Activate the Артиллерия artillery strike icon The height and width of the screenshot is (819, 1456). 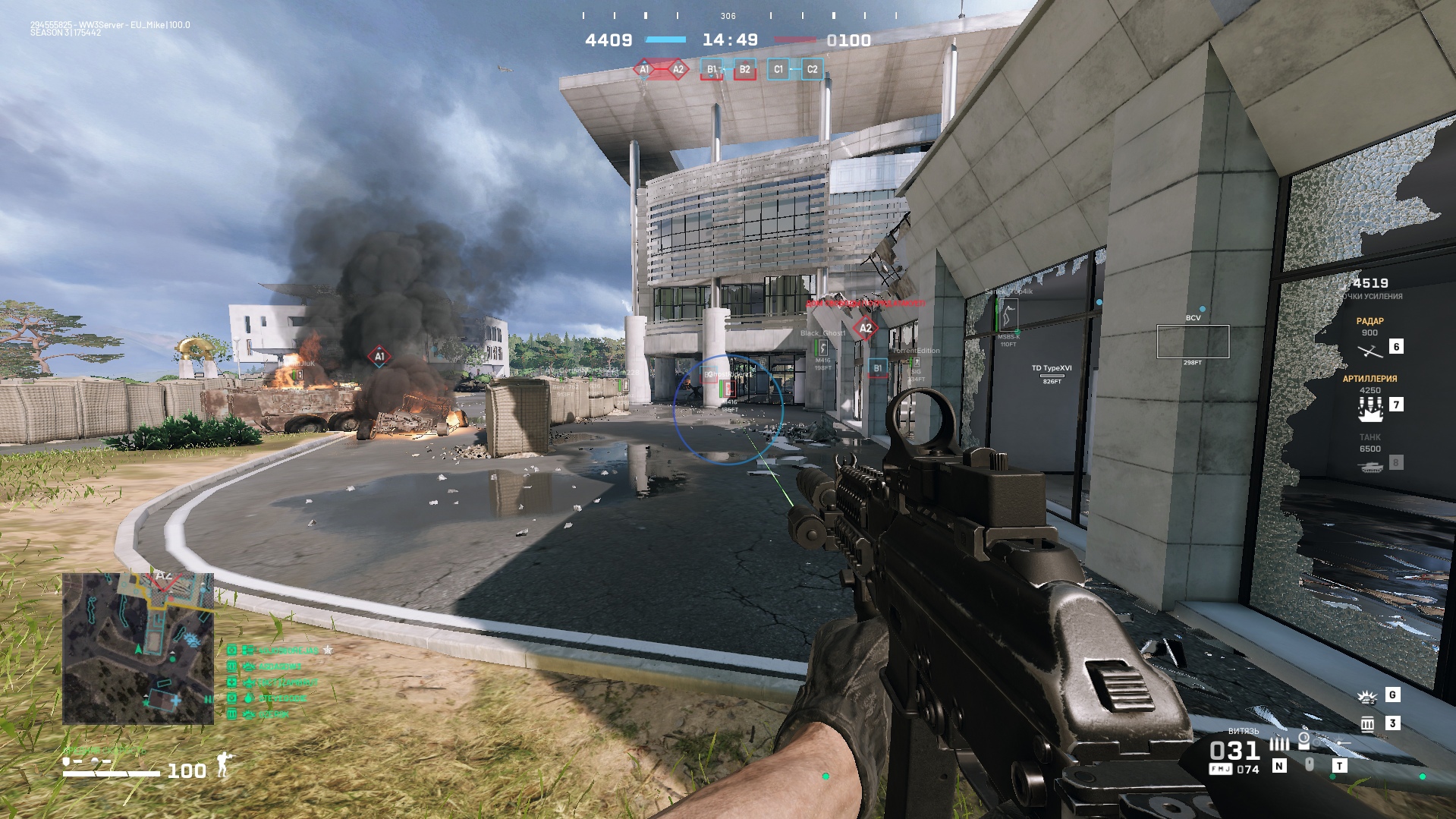coord(1370,410)
